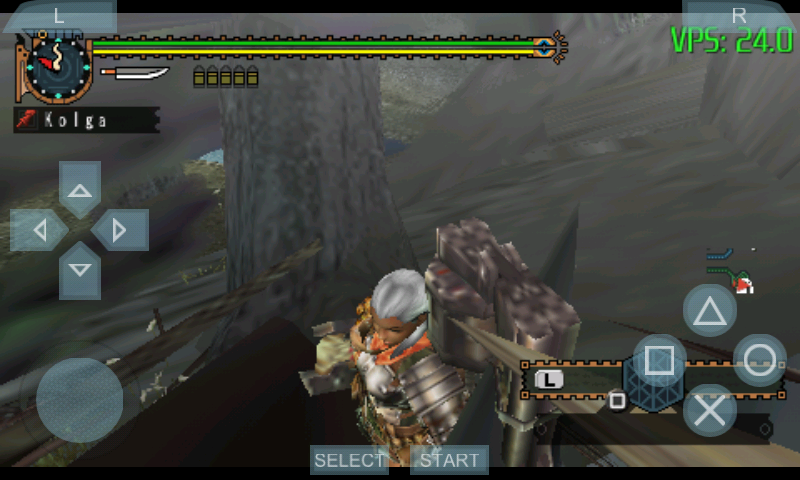The width and height of the screenshot is (800, 480).
Task: Click the START button
Action: click(x=449, y=460)
